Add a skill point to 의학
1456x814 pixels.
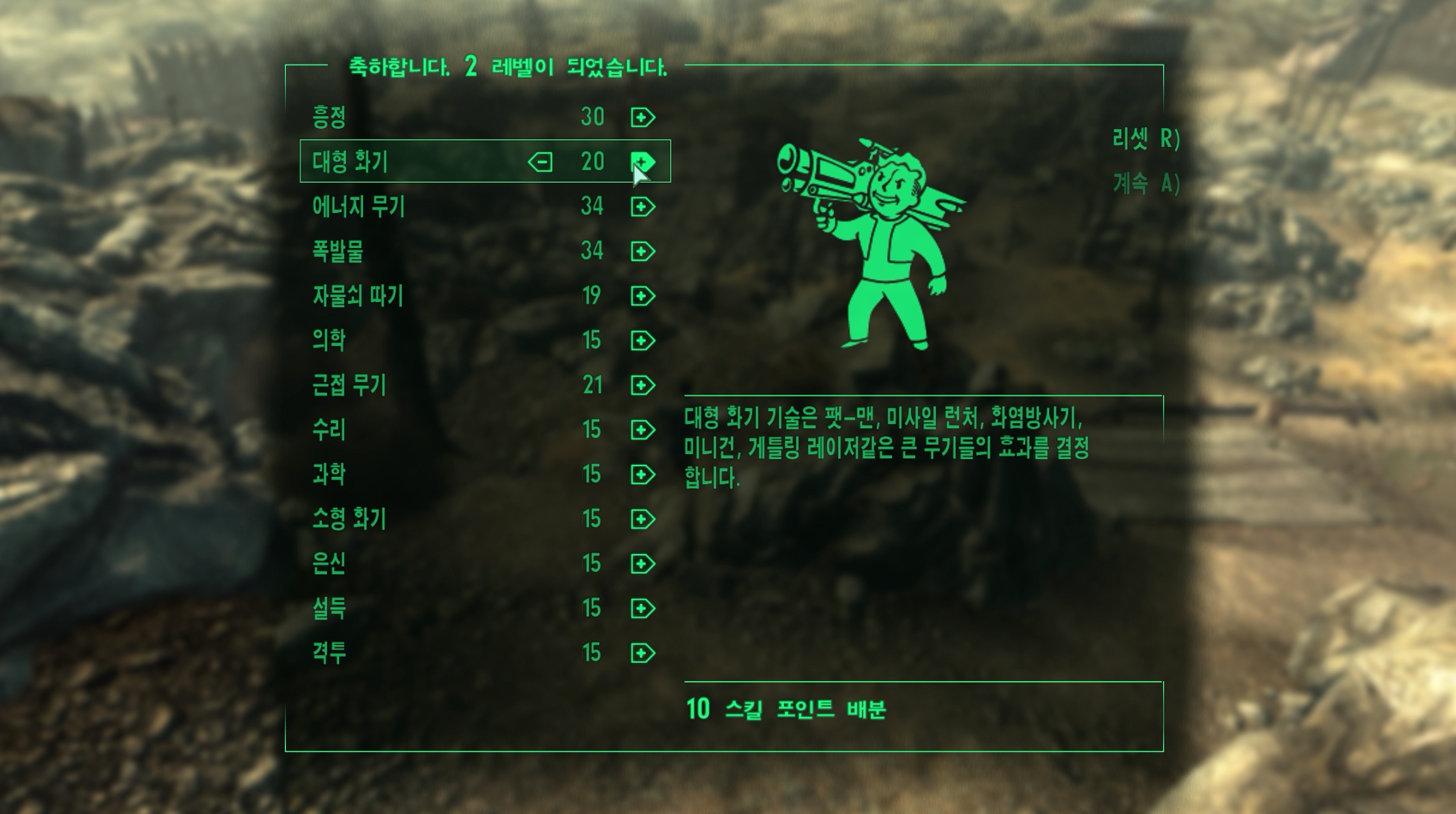[x=641, y=341]
